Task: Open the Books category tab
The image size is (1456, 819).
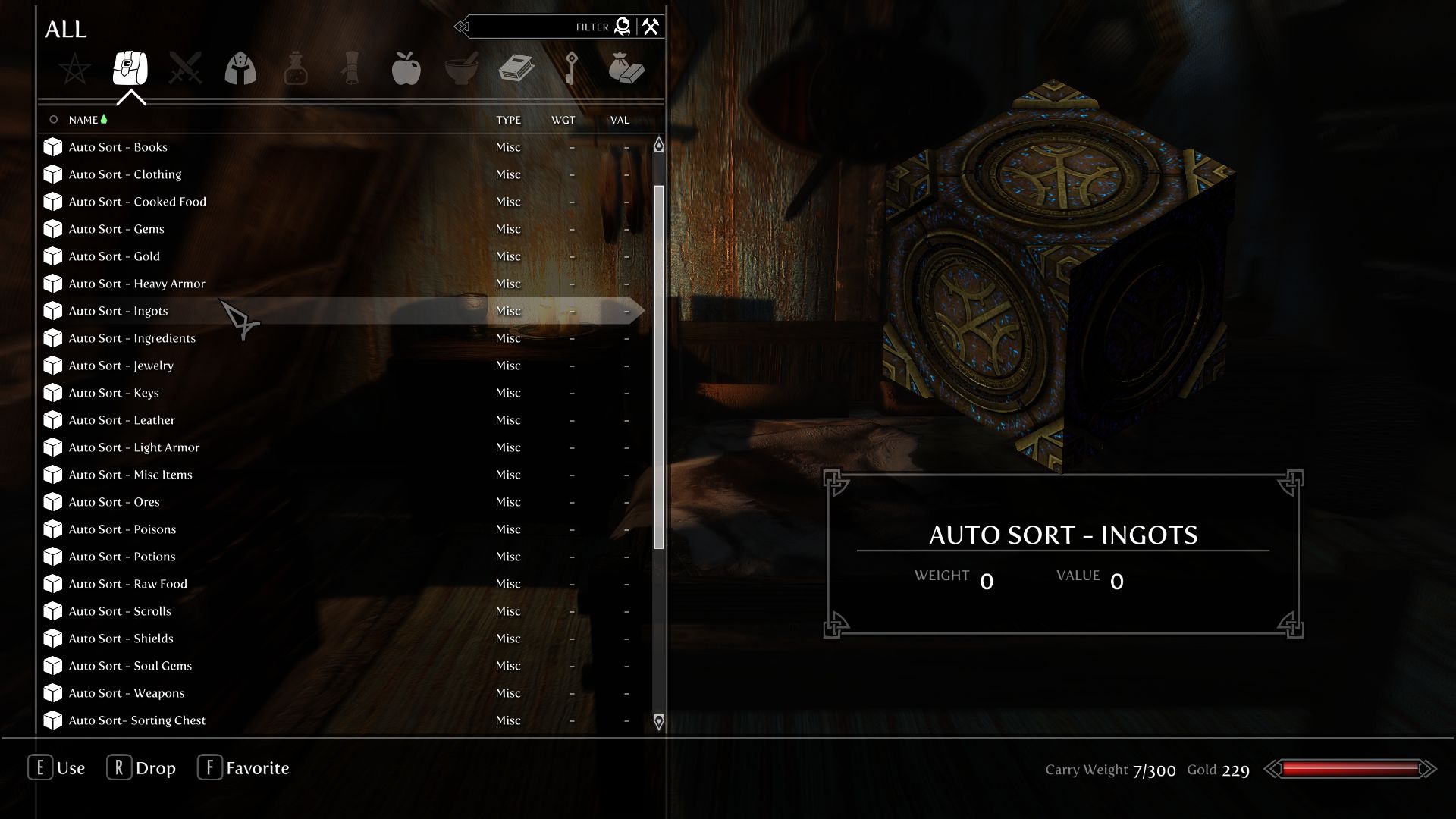Action: 516,69
